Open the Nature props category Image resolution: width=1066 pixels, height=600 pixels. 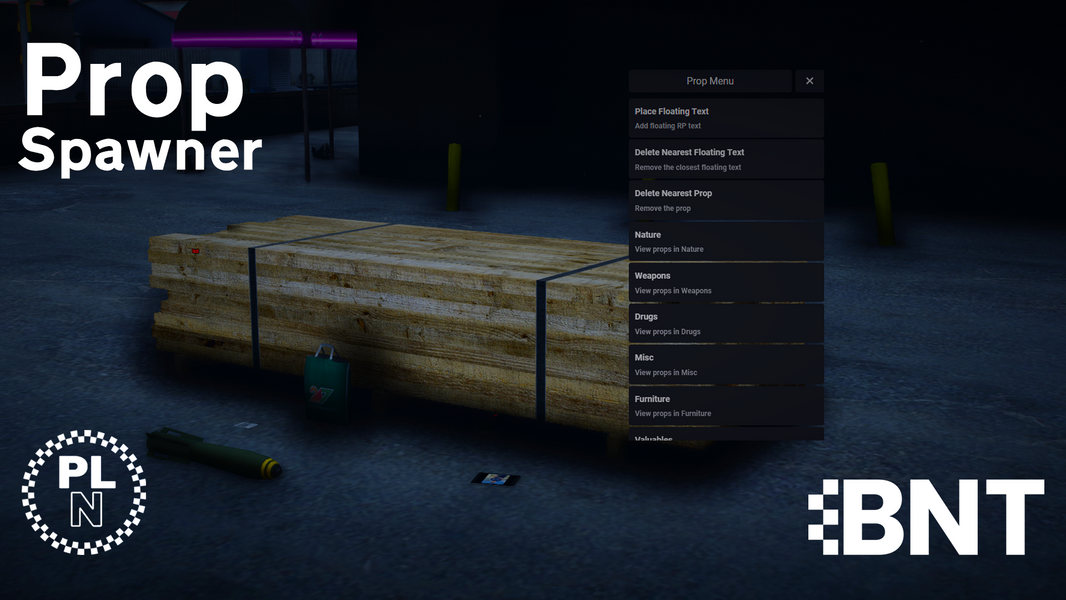click(x=726, y=241)
